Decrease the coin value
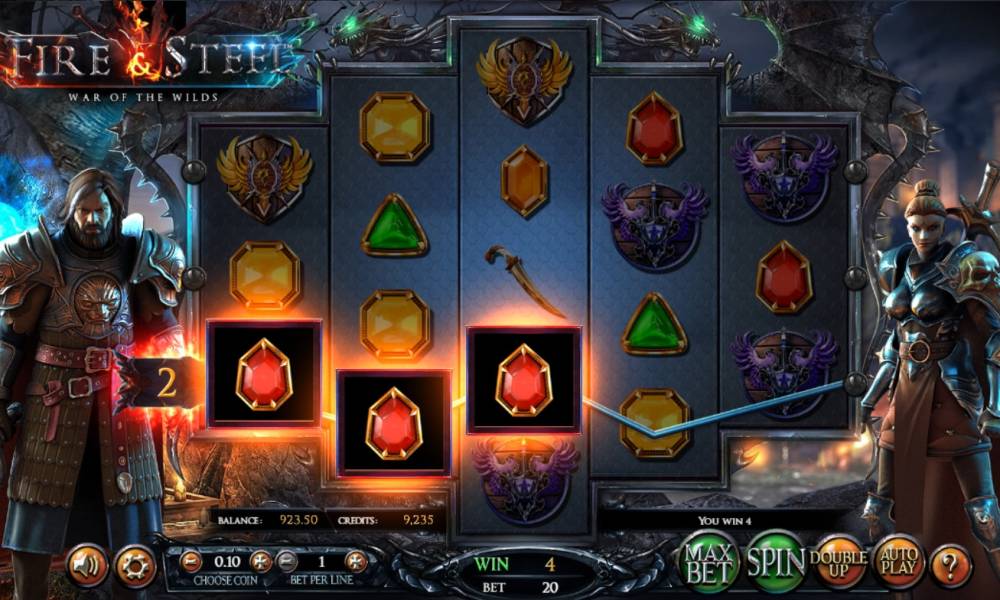 tap(191, 561)
